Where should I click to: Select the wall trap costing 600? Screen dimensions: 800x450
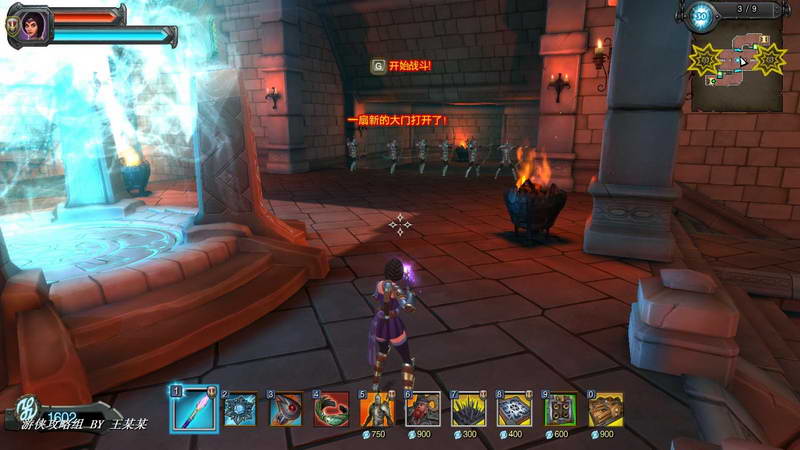[x=561, y=409]
